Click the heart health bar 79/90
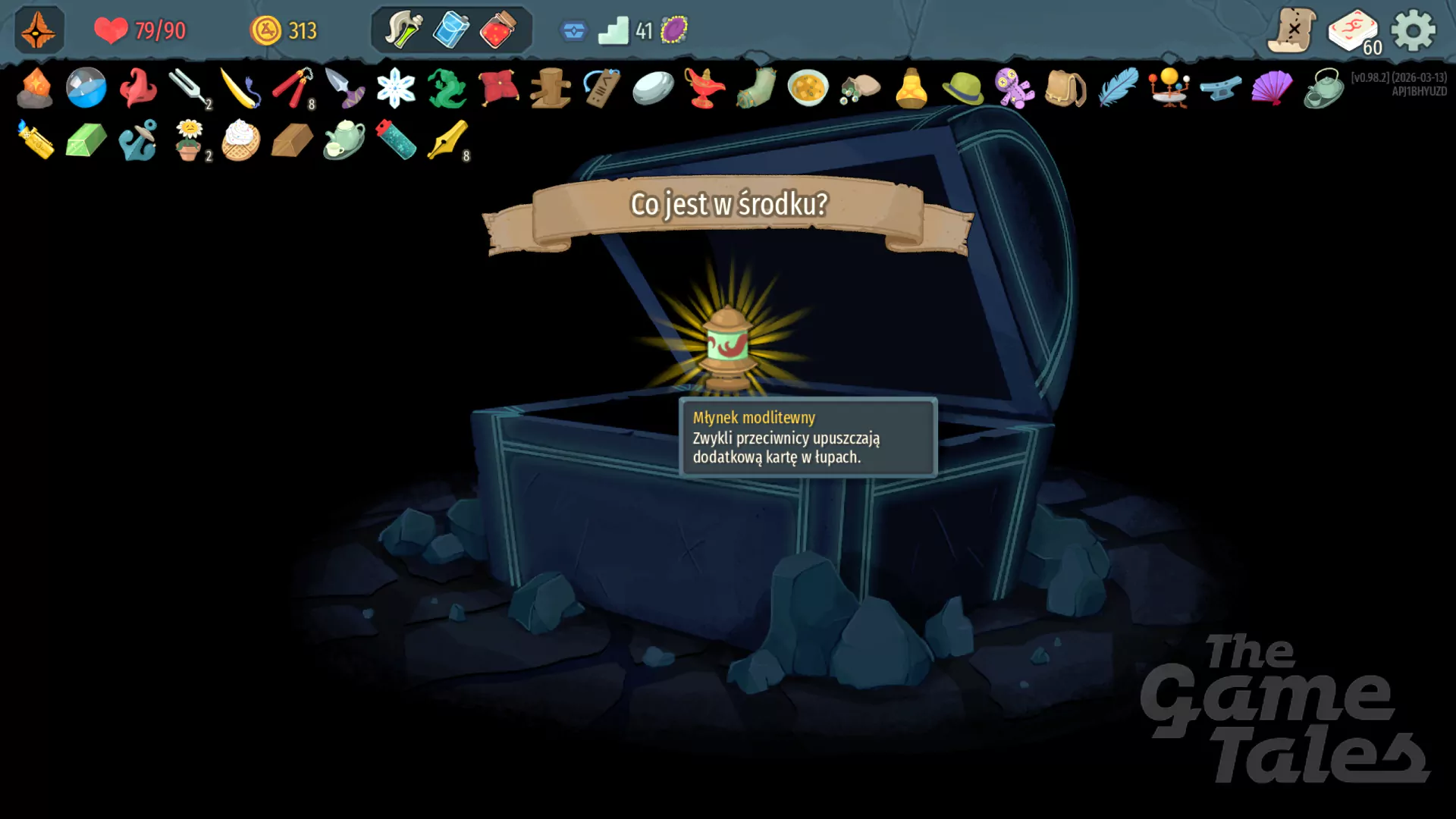 click(x=140, y=31)
